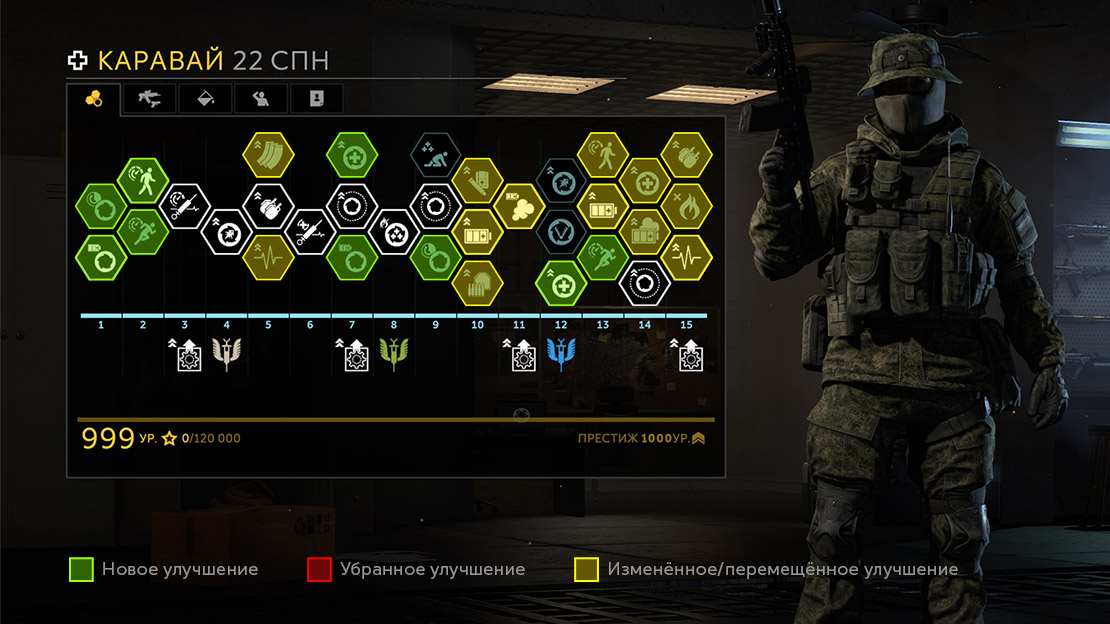Select the dark crawling soldier upgrade hexagon
Viewport: 1110px width, 624px height.
tap(435, 156)
